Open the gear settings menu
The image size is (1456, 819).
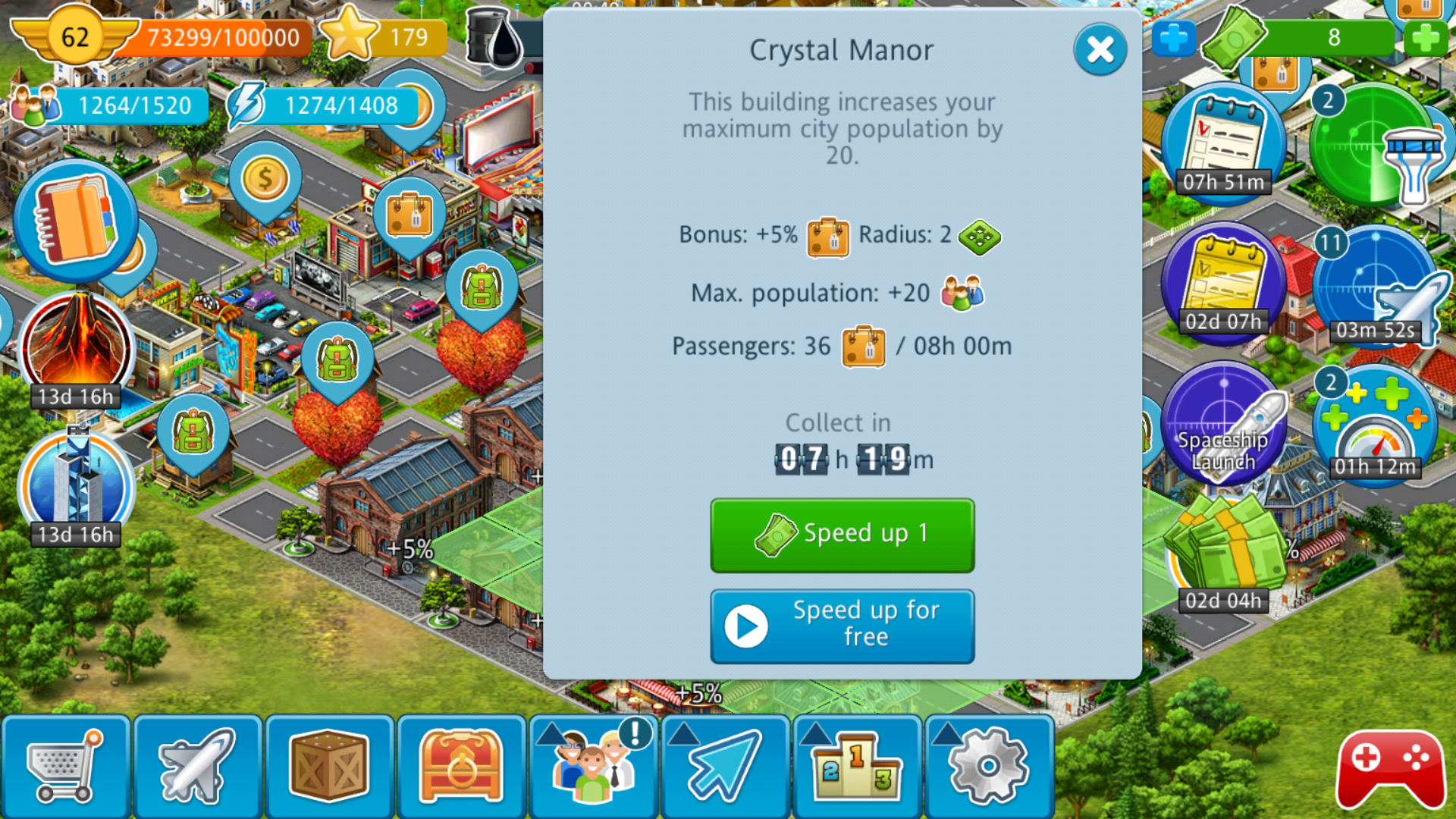[x=989, y=767]
